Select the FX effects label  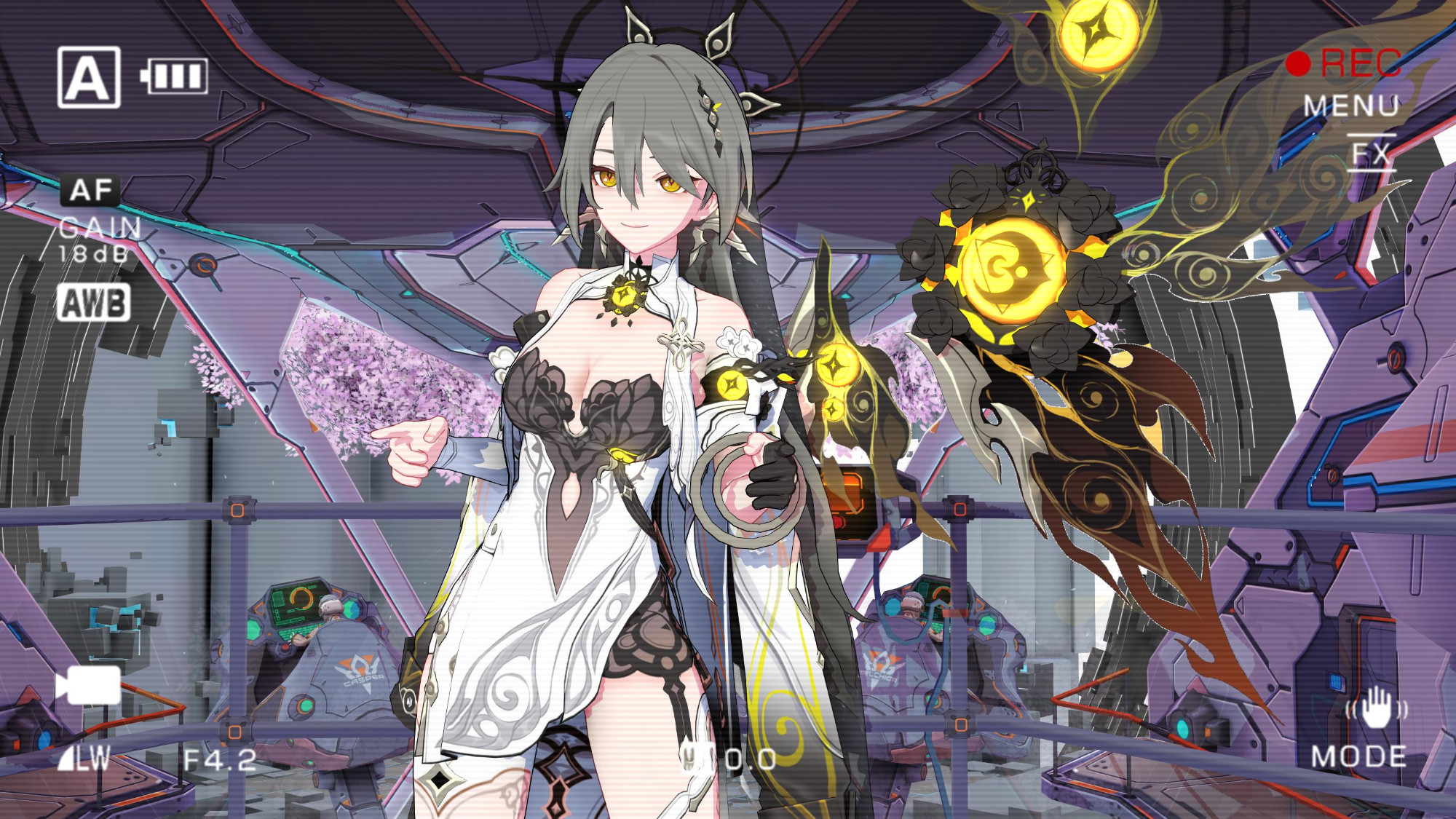(1372, 154)
